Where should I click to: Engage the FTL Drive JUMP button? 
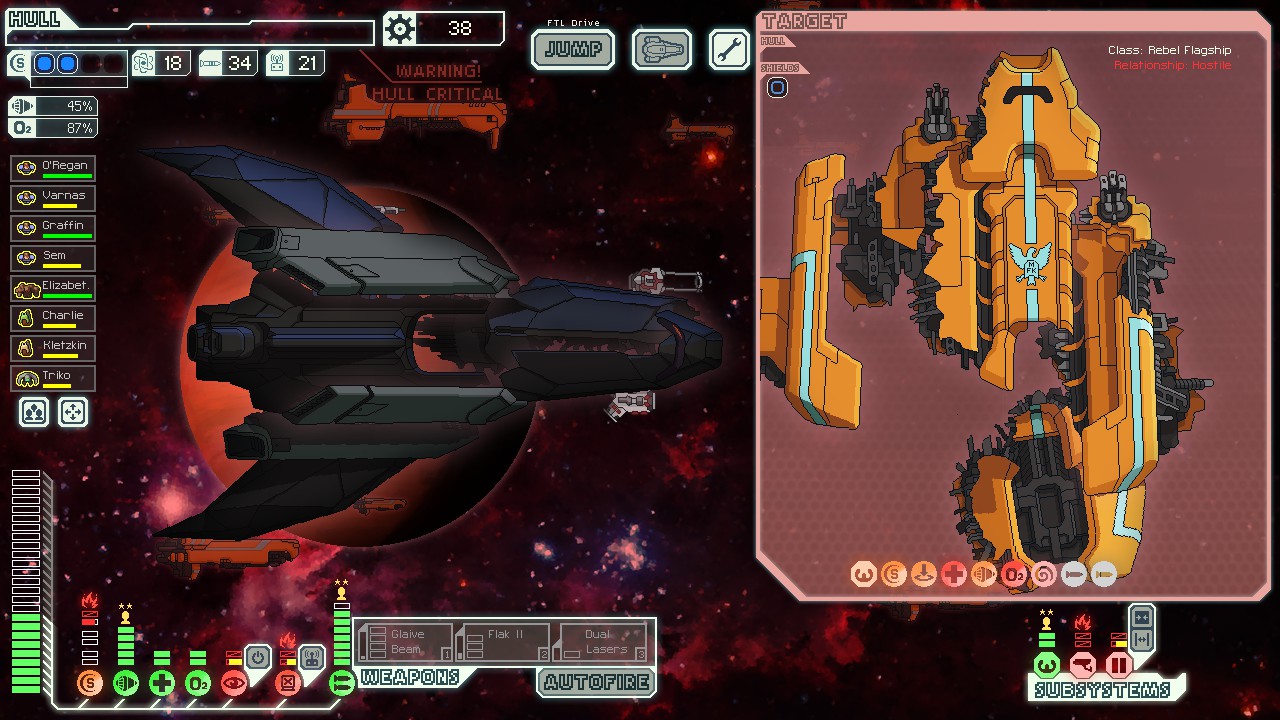point(572,49)
